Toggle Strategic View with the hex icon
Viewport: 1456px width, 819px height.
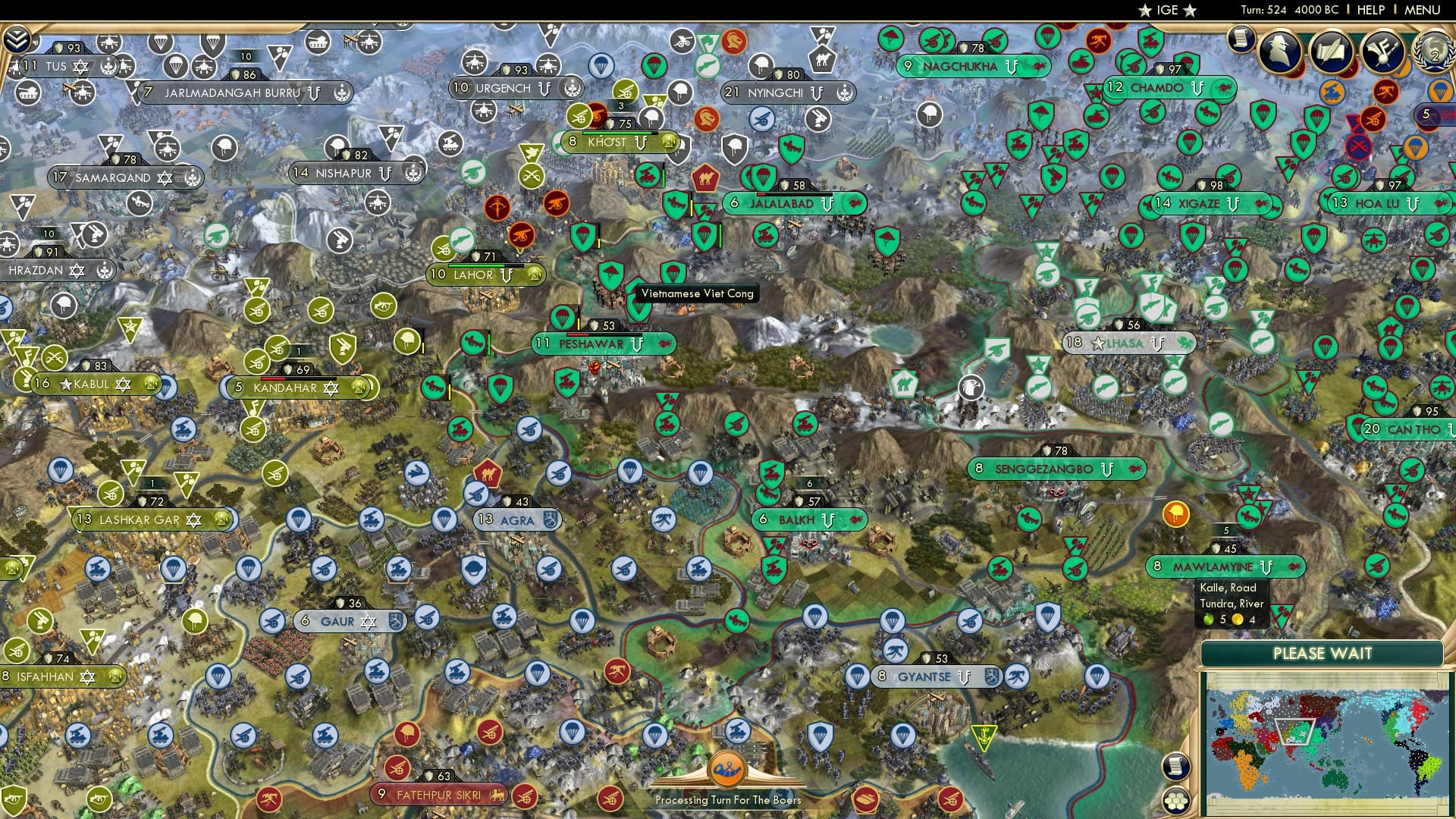click(x=1176, y=801)
